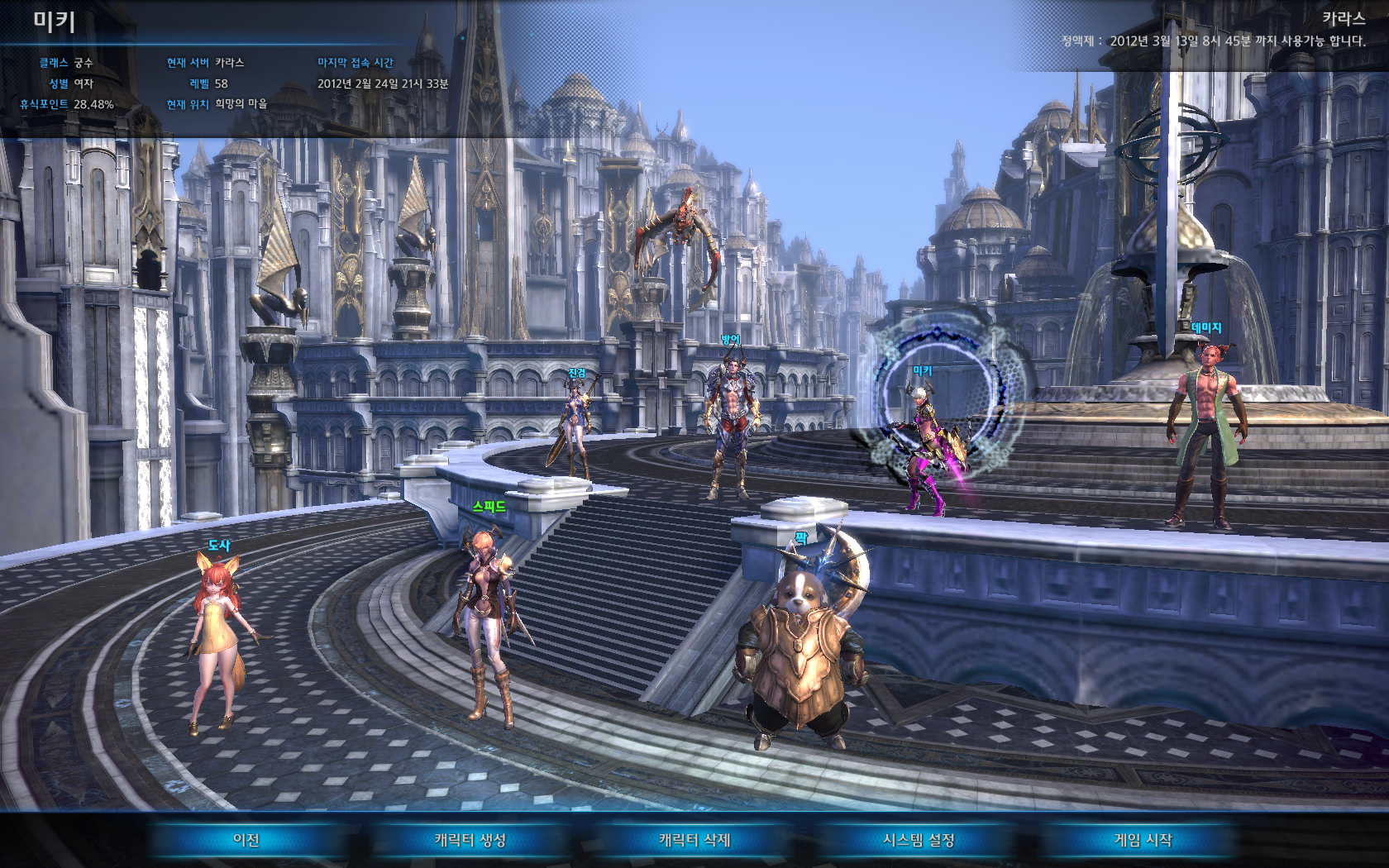Select the character named 스피드
The width and height of the screenshot is (1389, 868).
coord(489,620)
